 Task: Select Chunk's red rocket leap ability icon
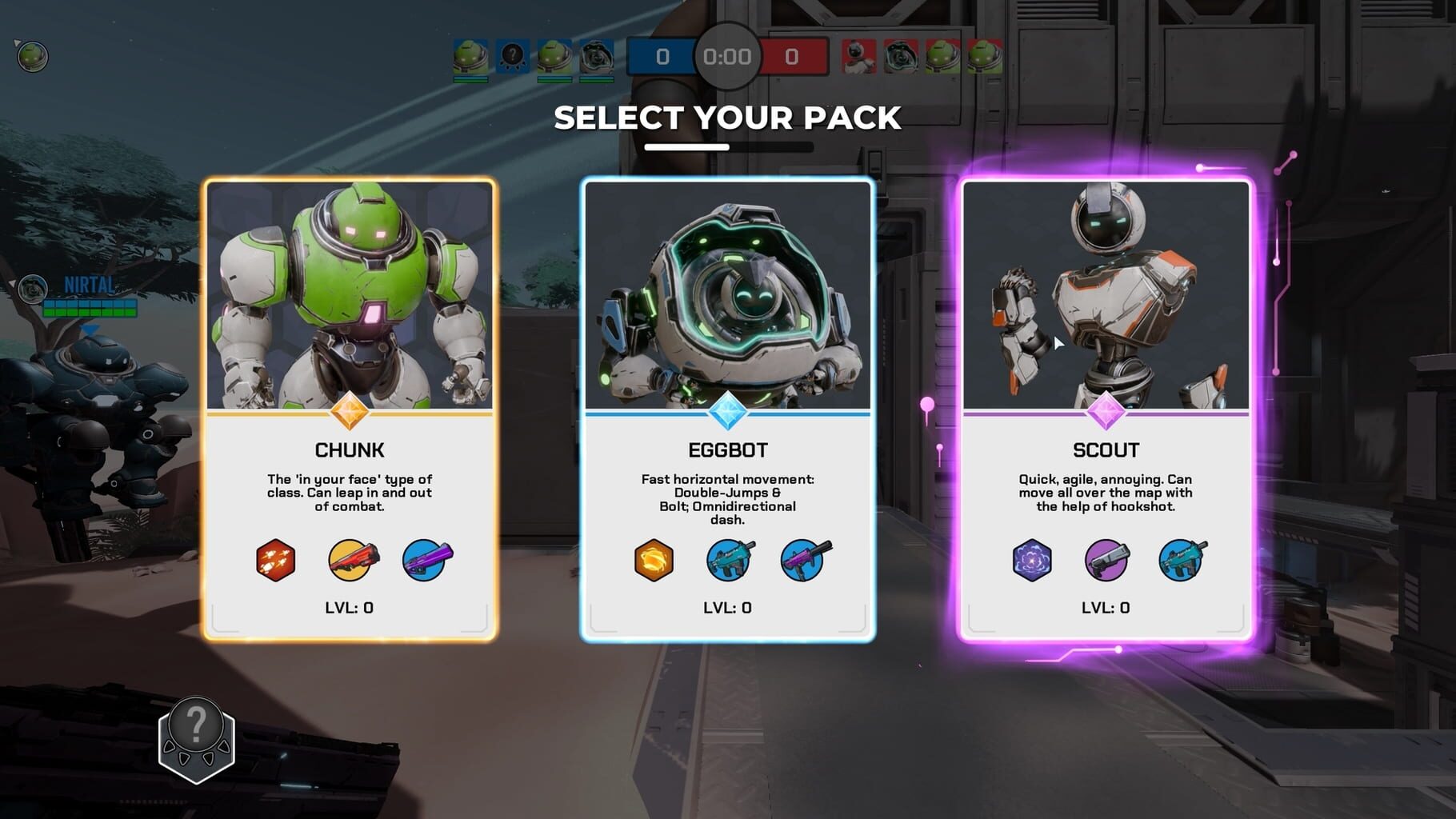(276, 561)
